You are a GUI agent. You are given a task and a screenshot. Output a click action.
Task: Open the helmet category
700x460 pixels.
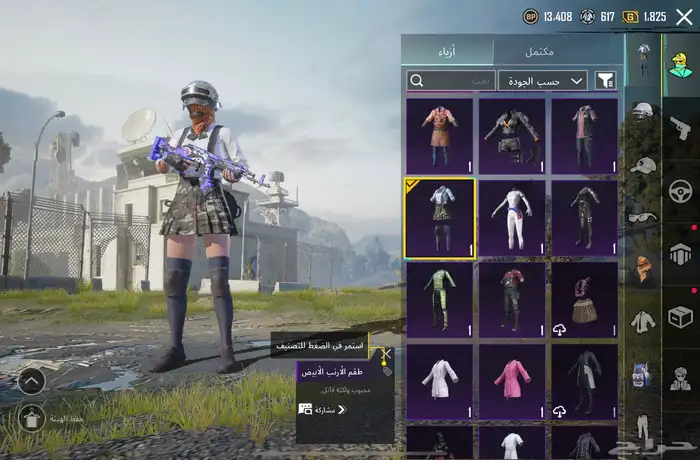643,110
